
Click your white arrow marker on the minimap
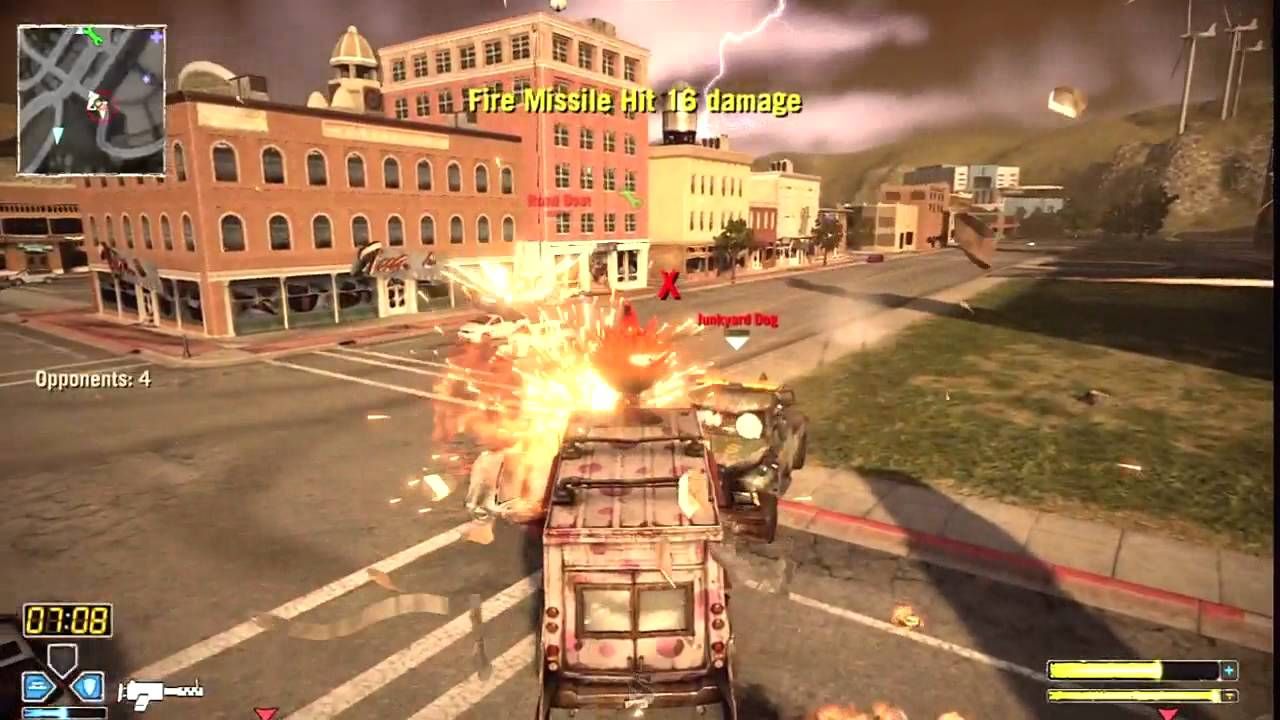coord(94,100)
